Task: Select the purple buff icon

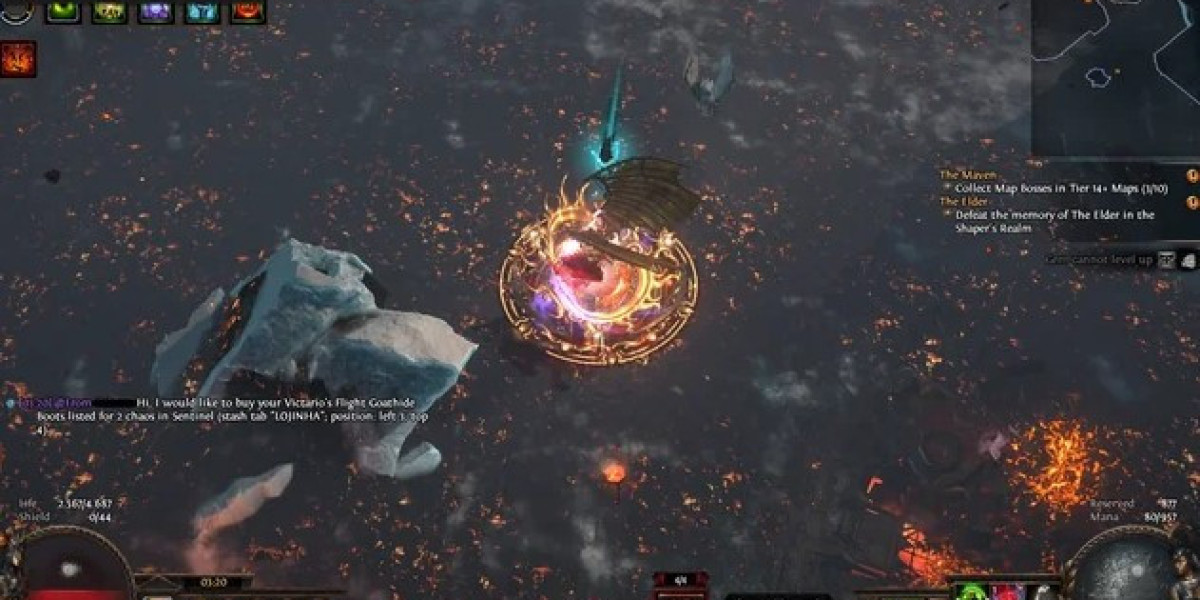Action: tap(155, 11)
